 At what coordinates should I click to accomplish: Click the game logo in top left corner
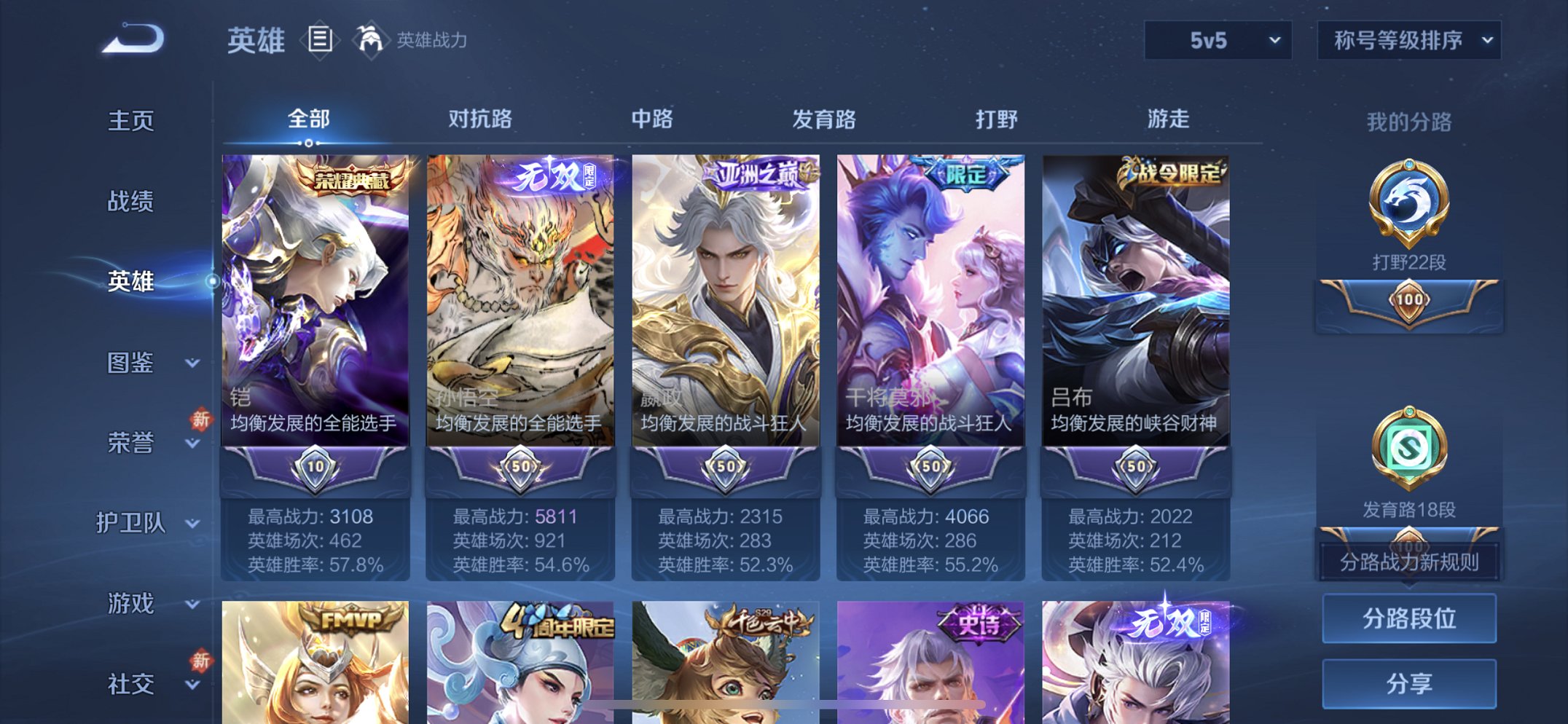click(x=131, y=40)
